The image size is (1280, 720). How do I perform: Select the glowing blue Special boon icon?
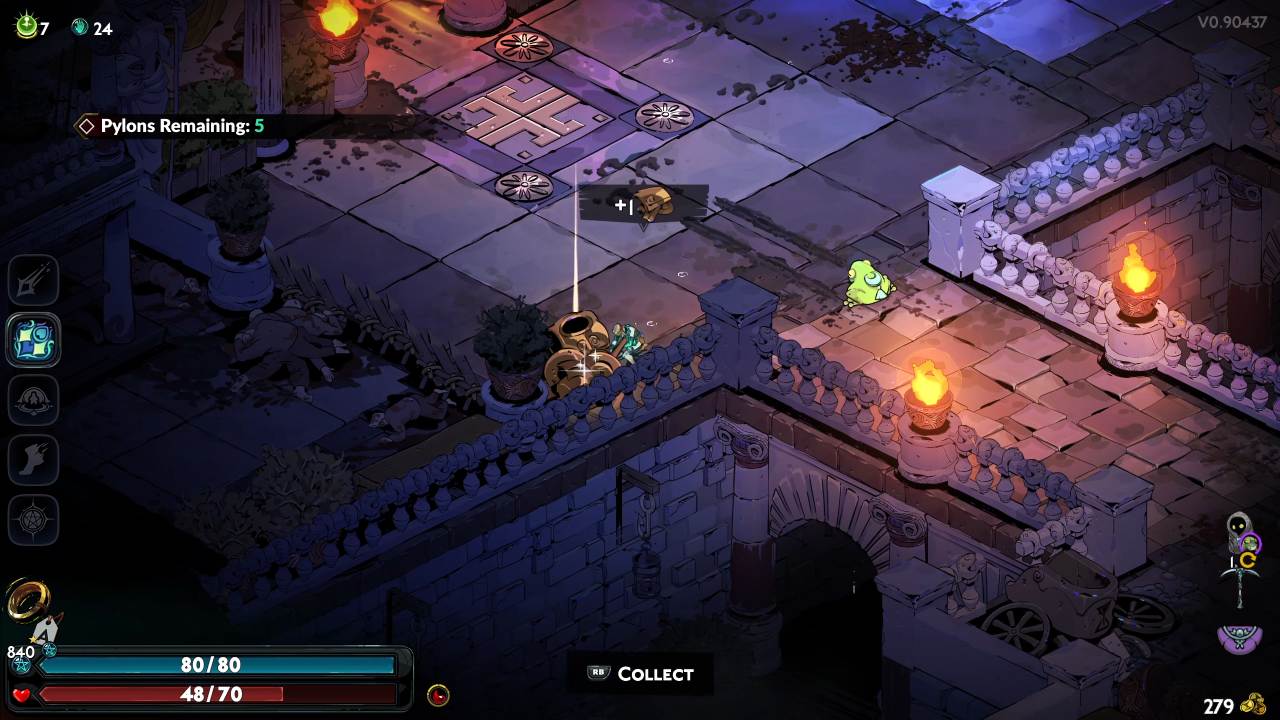click(34, 340)
